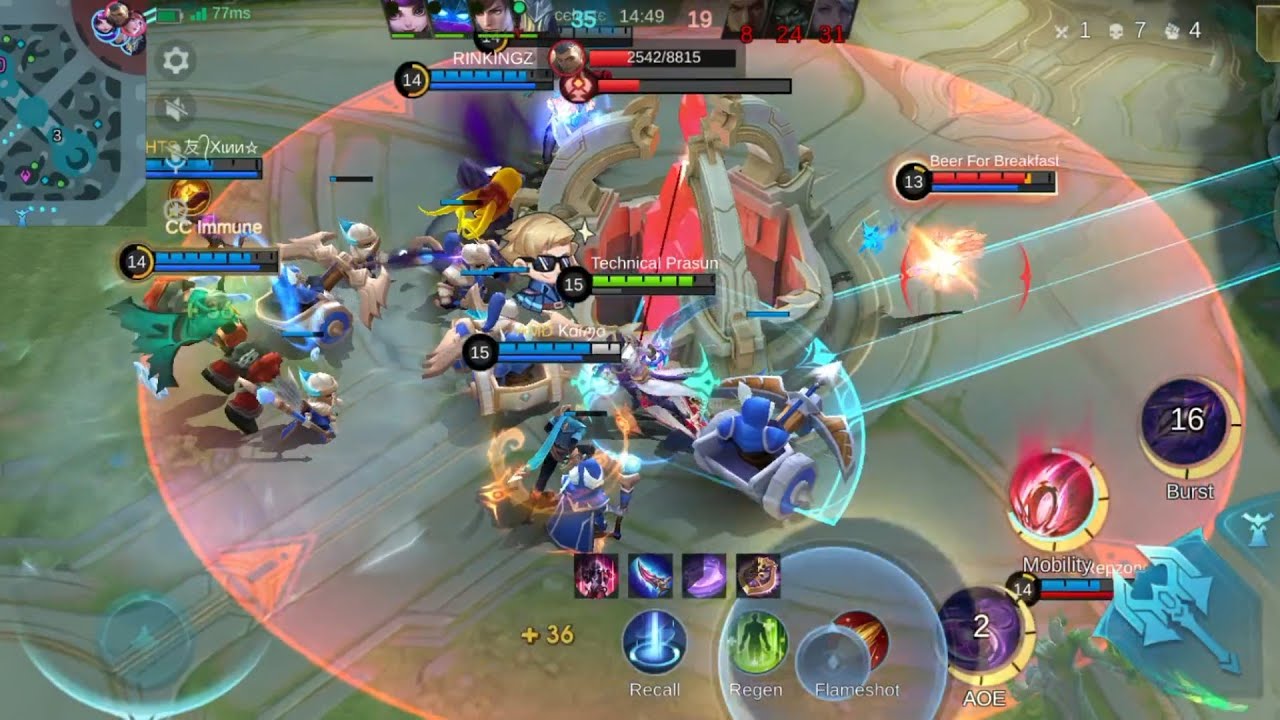Viewport: 1280px width, 720px height.
Task: Toggle the muted speaker icon
Action: pyautogui.click(x=176, y=108)
